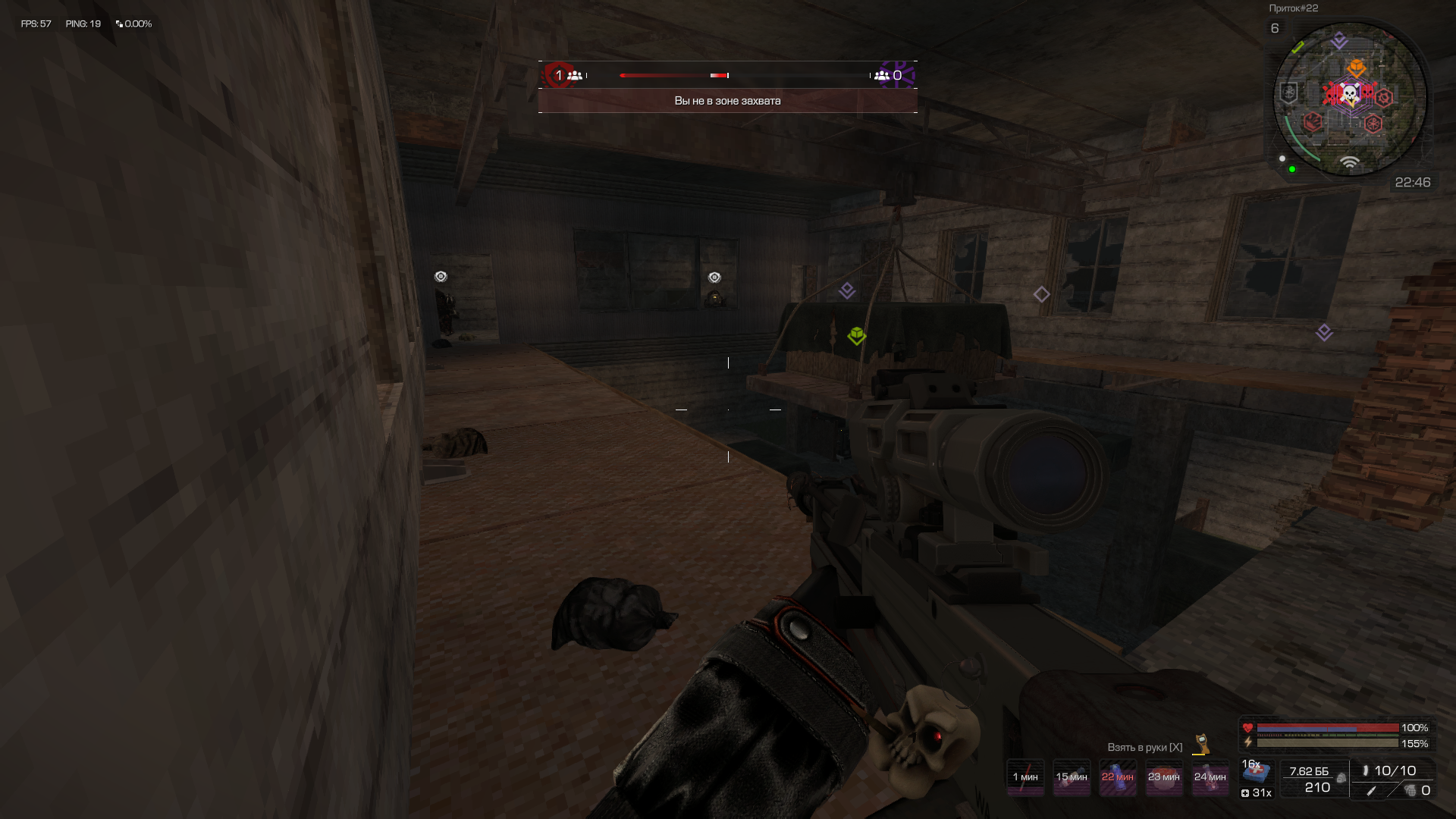Click the red team emblem on capture bar
This screenshot has height=819, width=1456.
[559, 74]
